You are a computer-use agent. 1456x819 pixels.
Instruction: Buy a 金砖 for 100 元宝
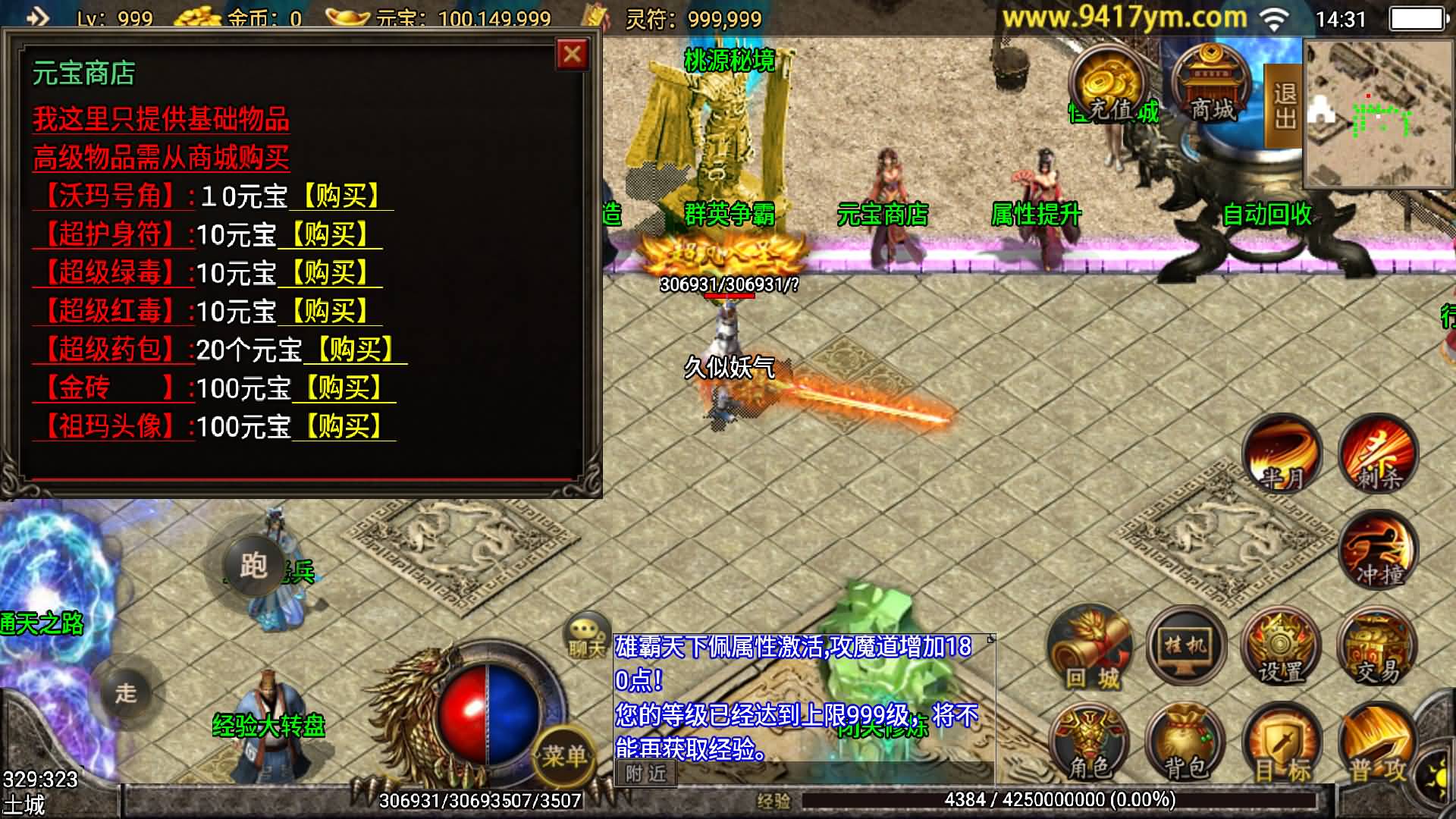(x=344, y=388)
